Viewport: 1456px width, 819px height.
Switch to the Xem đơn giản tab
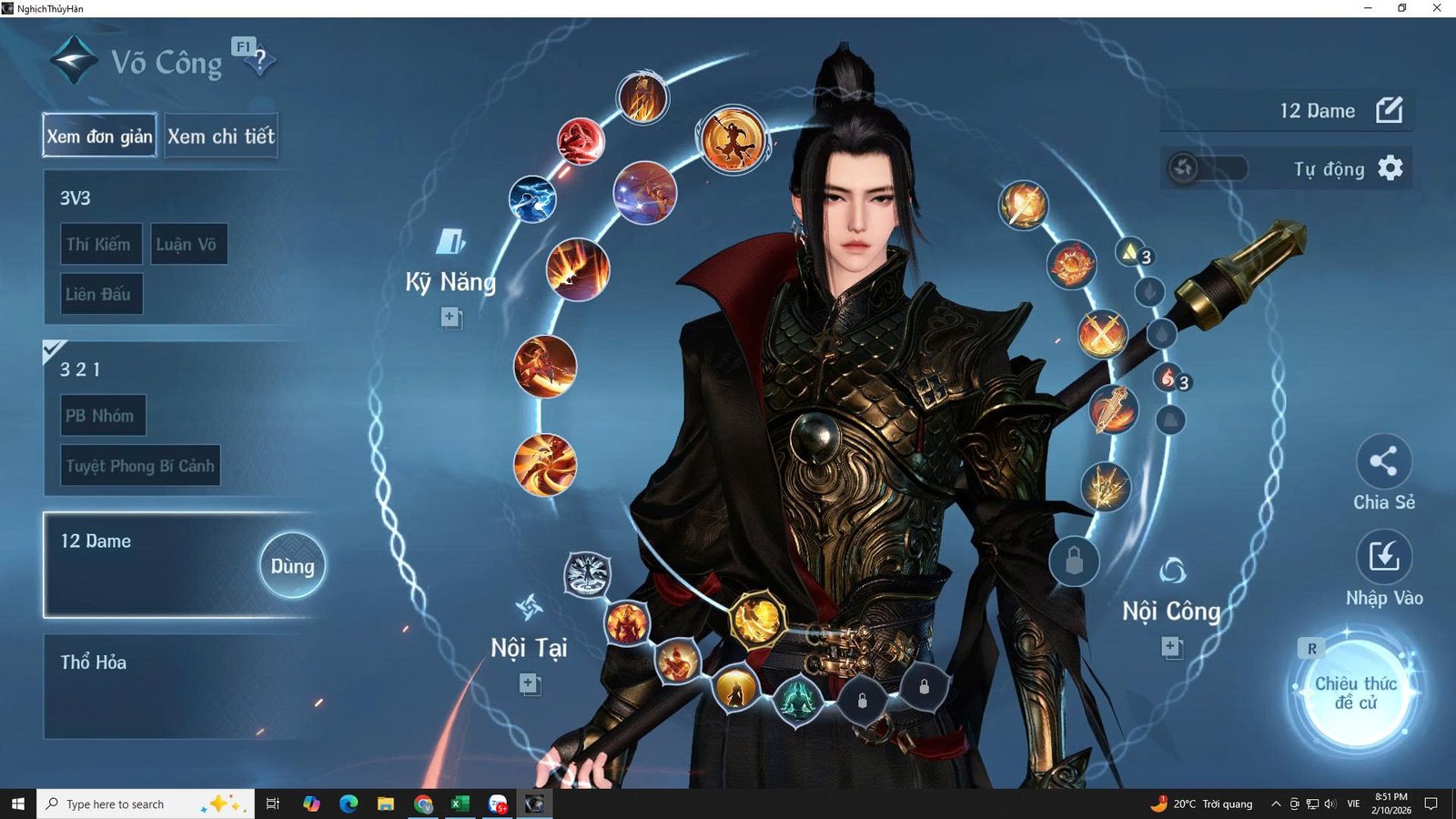tap(98, 136)
